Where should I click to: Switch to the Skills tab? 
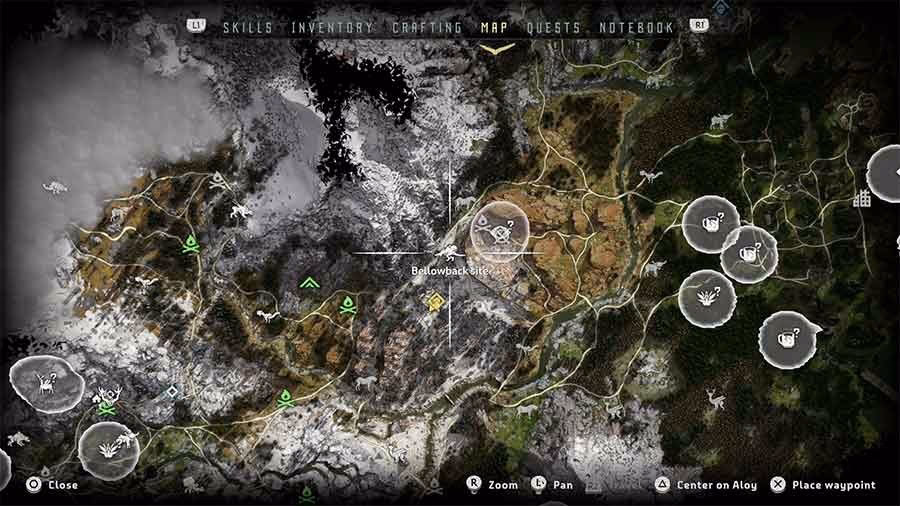(x=248, y=28)
